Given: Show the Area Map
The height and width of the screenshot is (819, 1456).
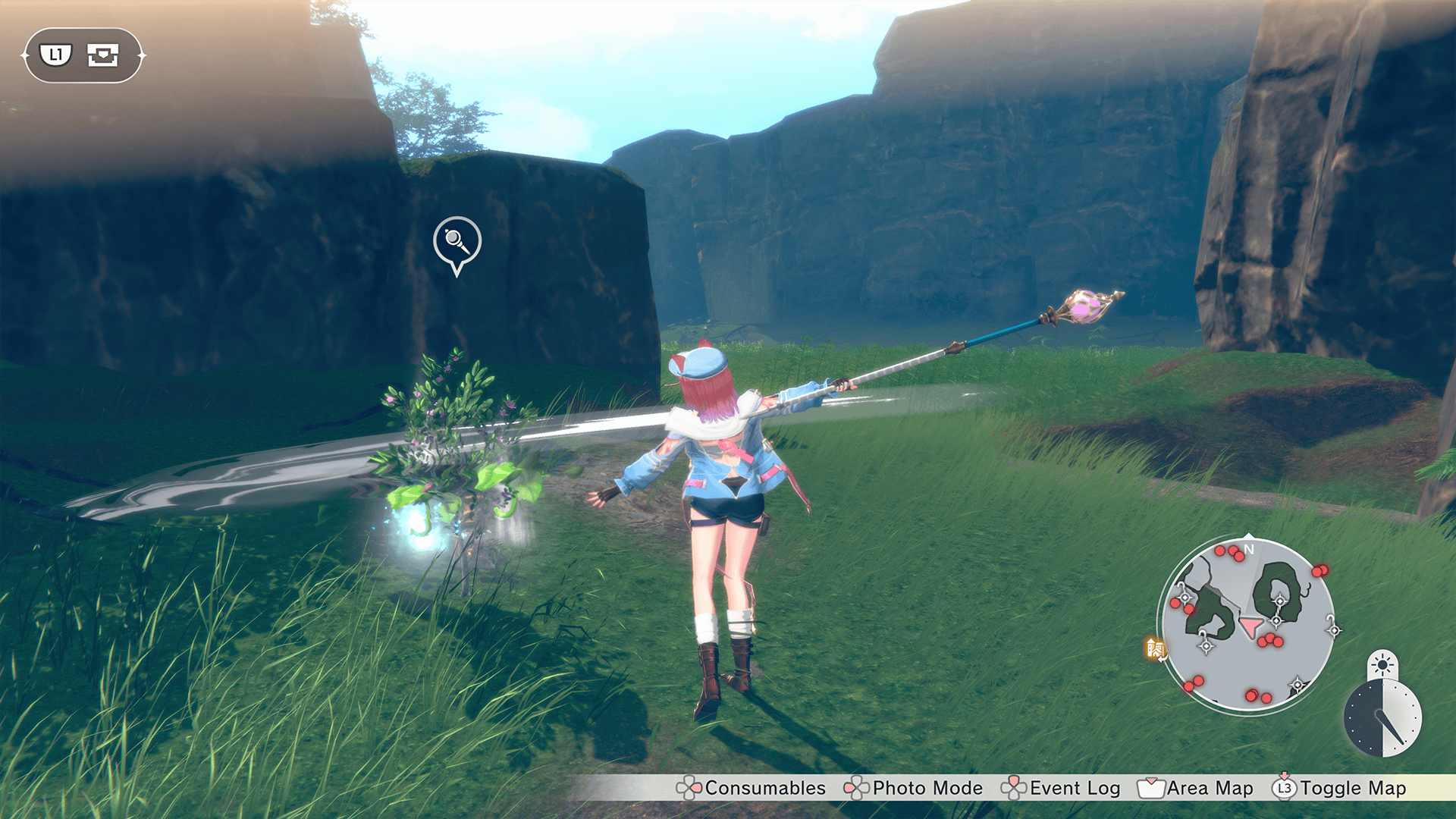Looking at the screenshot, I should [1196, 788].
